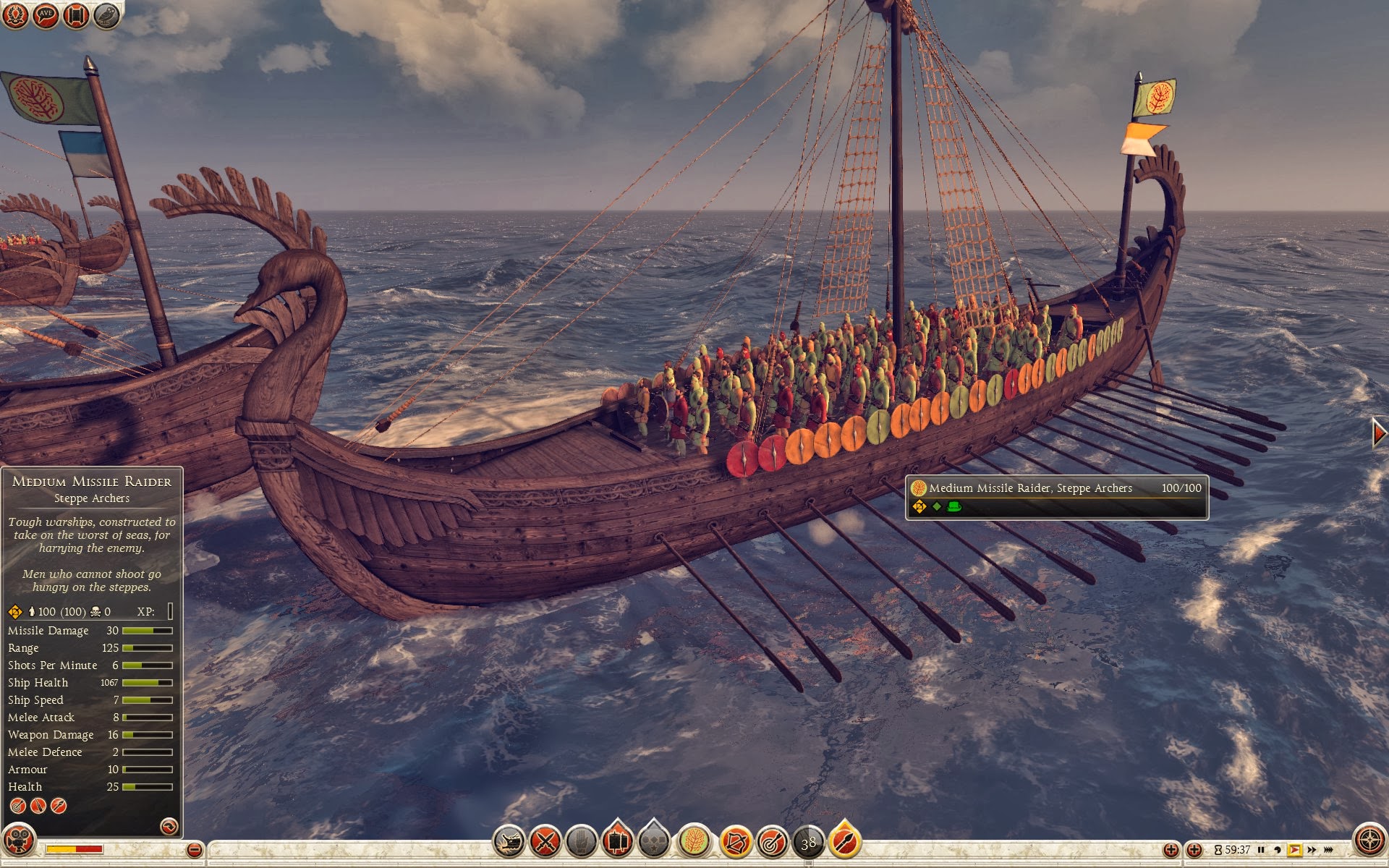Expand the side panel with red arrow
The width and height of the screenshot is (1389, 868).
pos(1380,433)
